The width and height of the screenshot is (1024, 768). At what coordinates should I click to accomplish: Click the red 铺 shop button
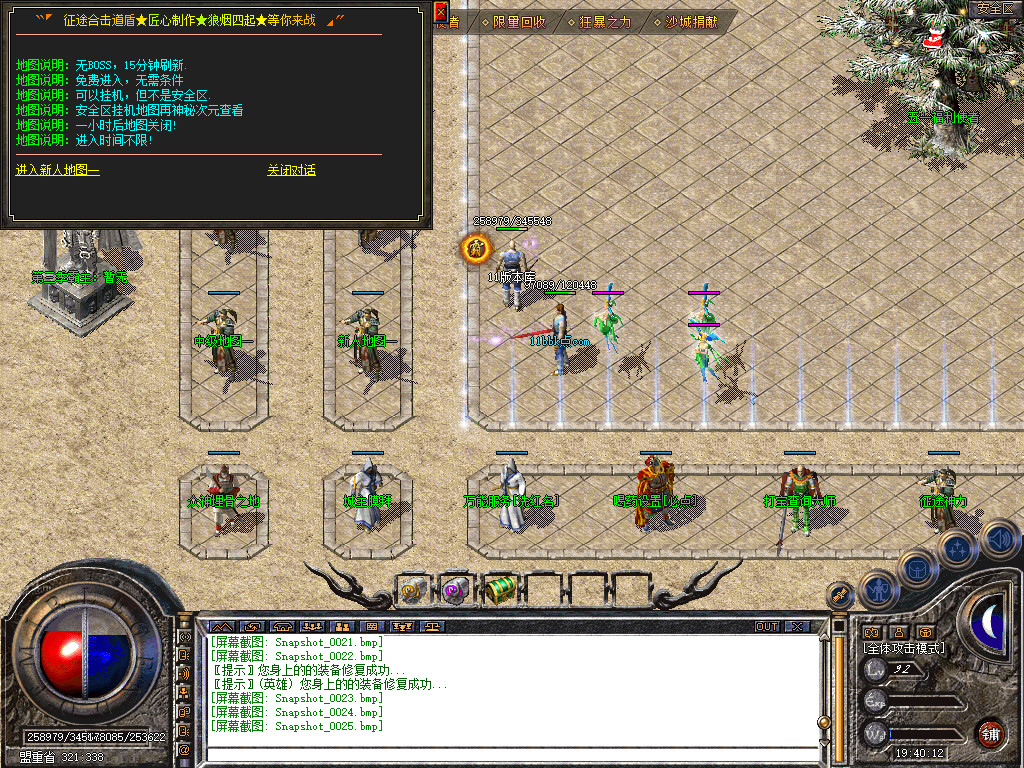[x=990, y=731]
